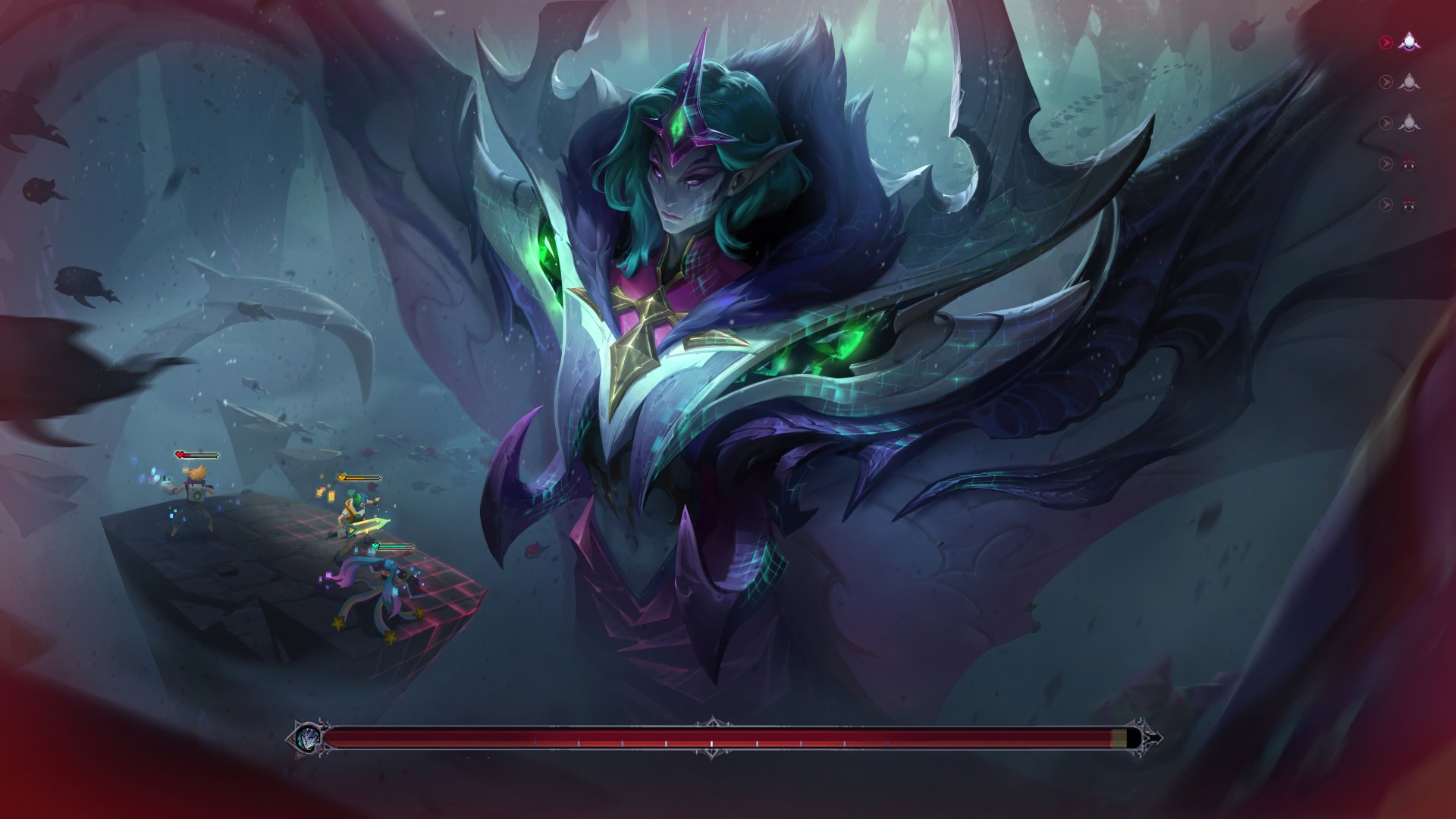Click the highlighted red arrow beside the active phase icon
1456x819 pixels.
[1386, 41]
